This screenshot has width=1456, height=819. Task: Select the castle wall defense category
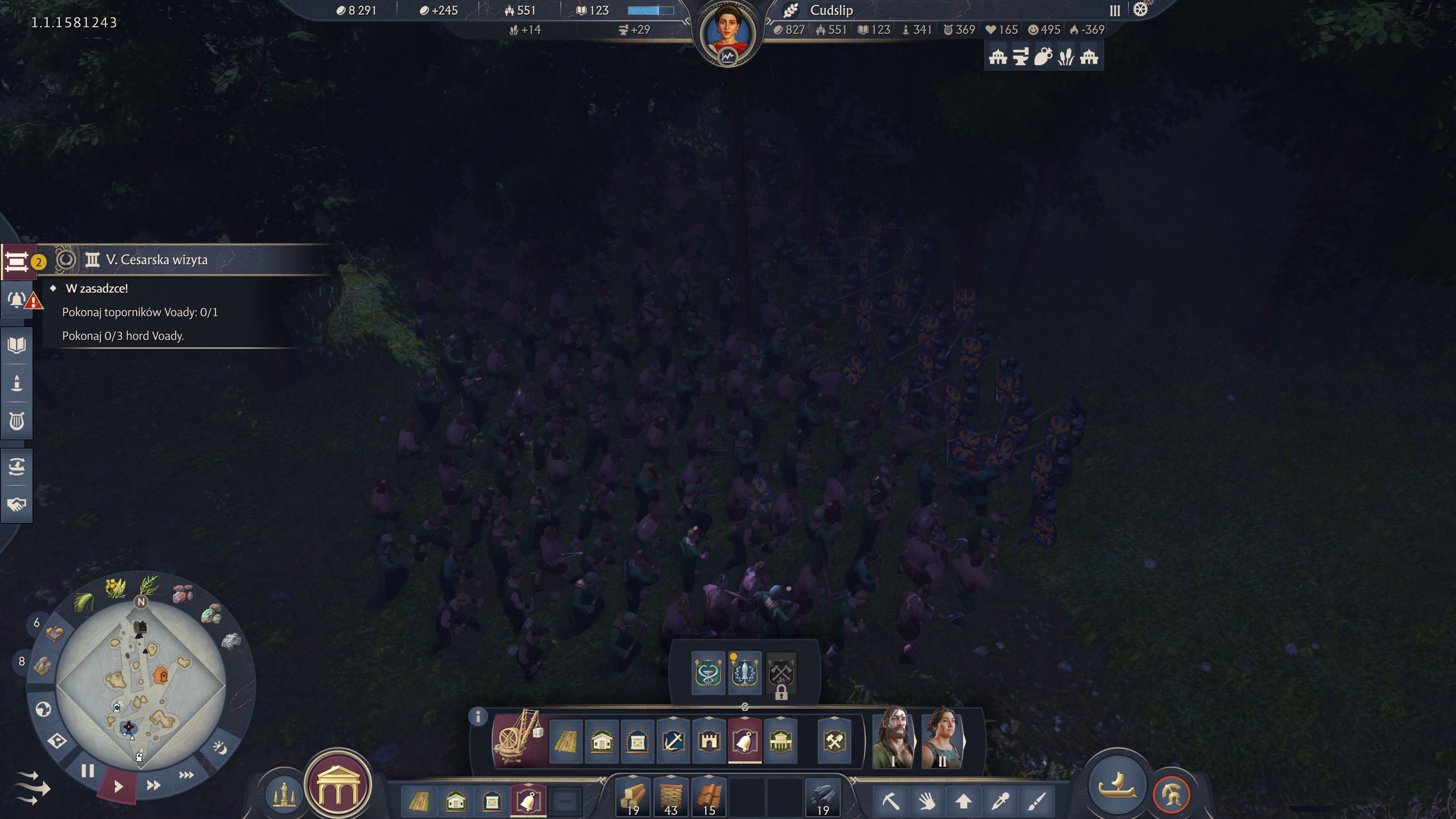pyautogui.click(x=709, y=741)
